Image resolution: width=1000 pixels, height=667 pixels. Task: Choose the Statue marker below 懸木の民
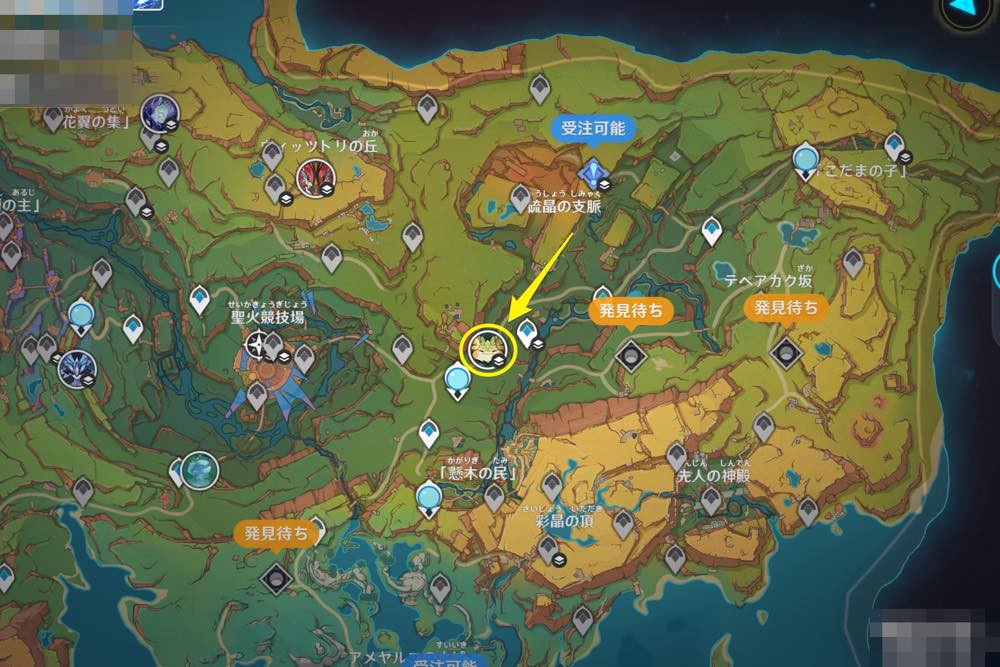coord(430,496)
